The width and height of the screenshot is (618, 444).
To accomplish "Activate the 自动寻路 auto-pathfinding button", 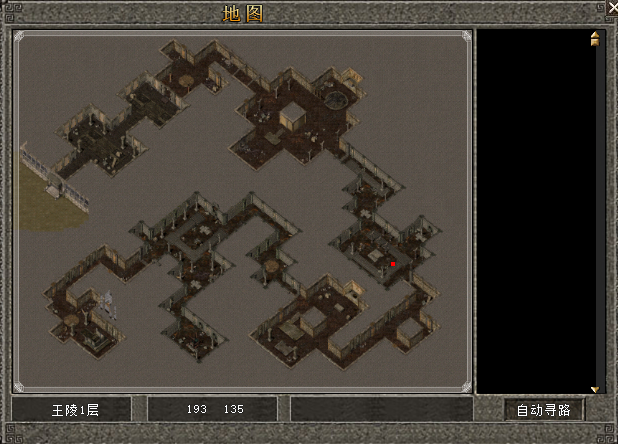I will click(543, 409).
